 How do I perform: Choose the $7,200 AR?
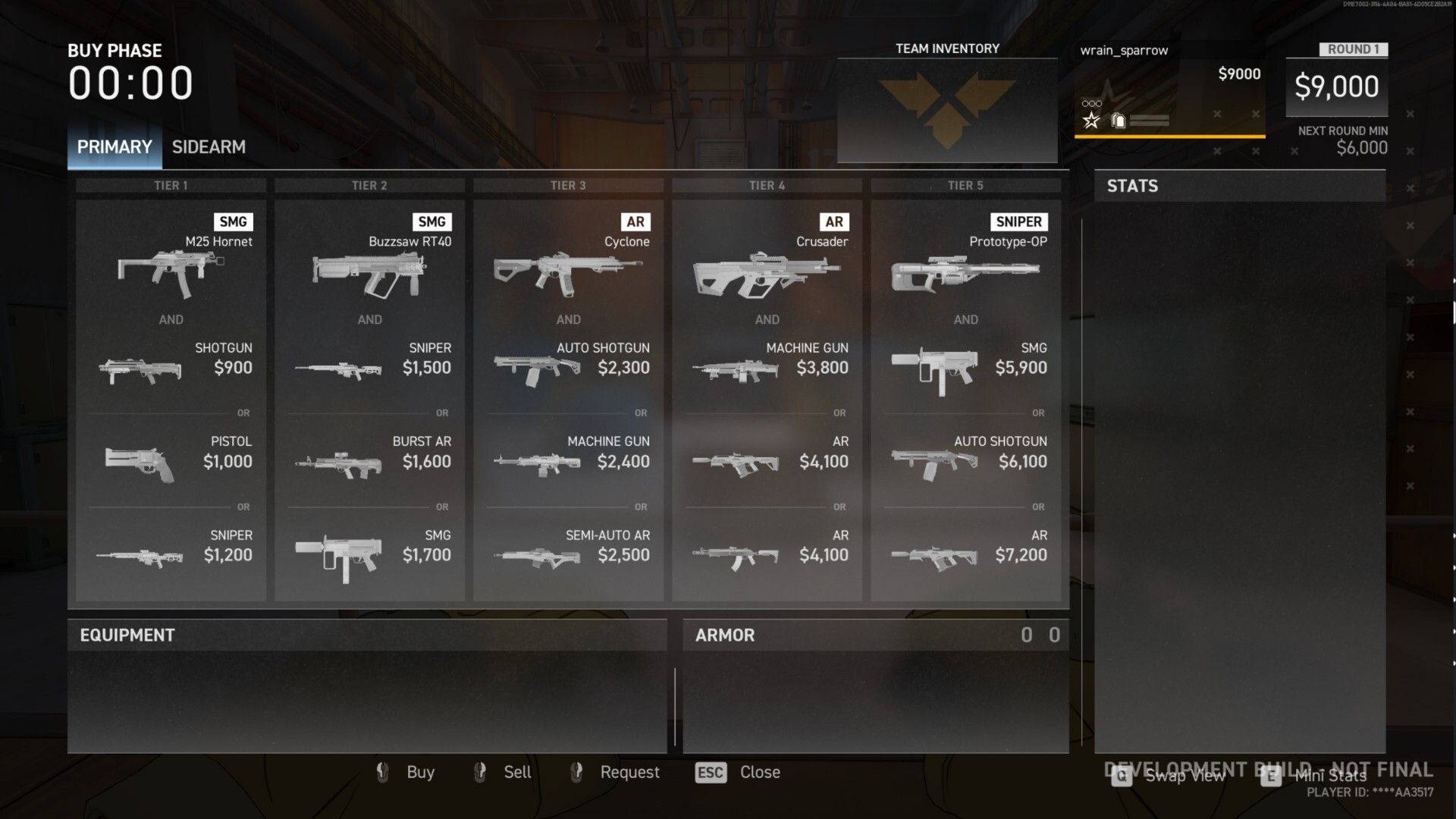pos(965,555)
